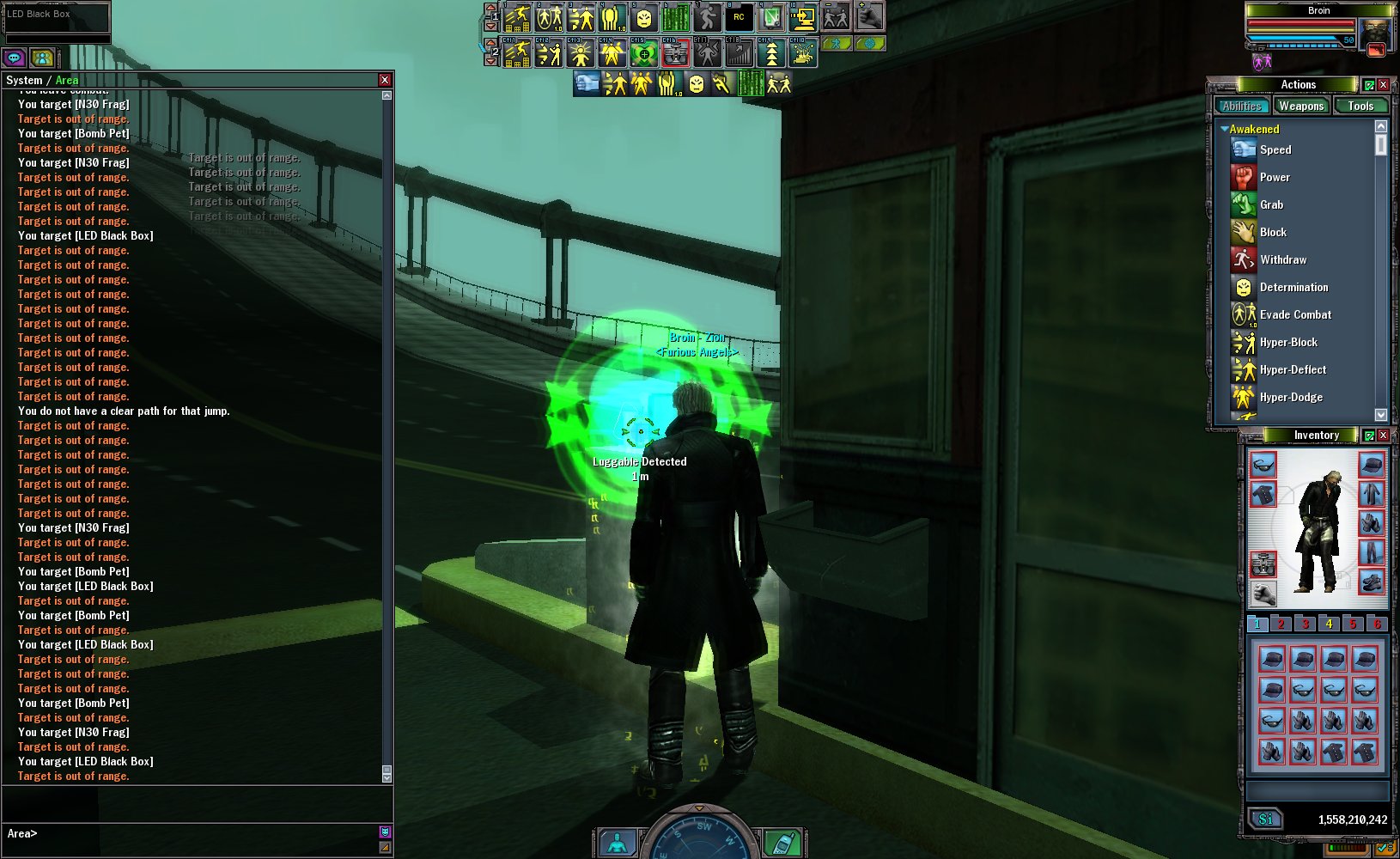Trigger the Withdraw ability

[x=1283, y=260]
